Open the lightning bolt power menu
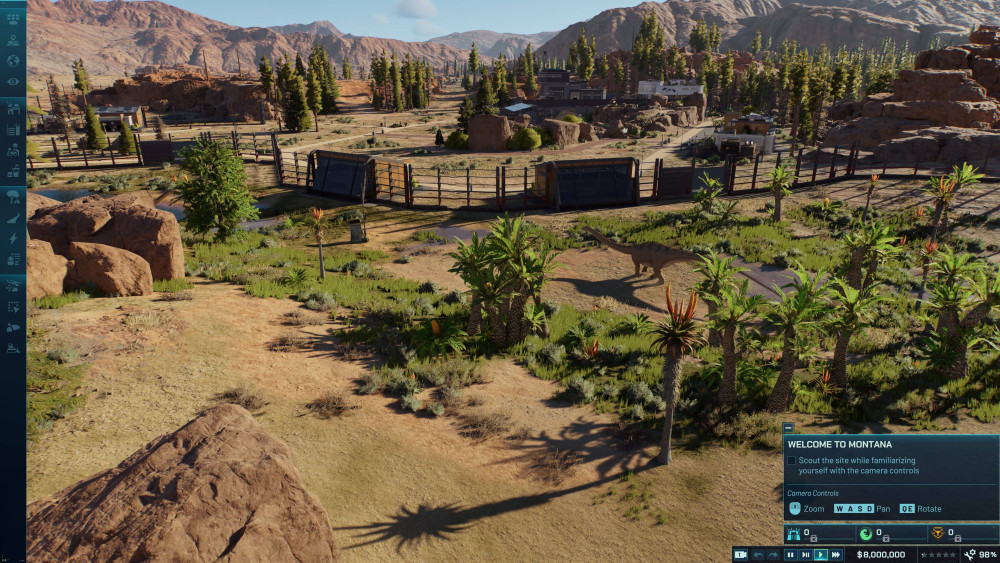The image size is (1000, 563). 13,238
